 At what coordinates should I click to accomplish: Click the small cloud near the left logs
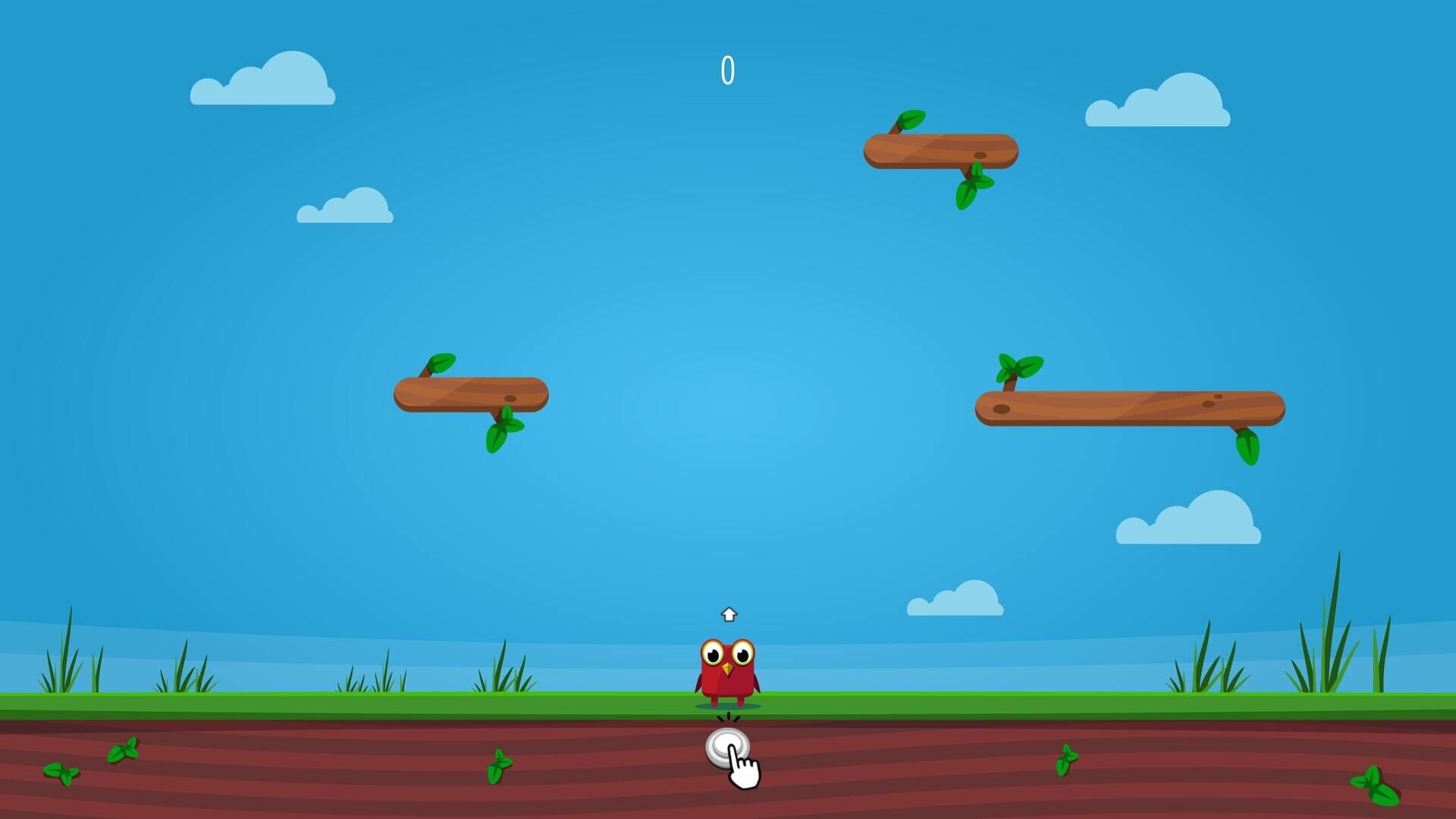pos(347,206)
